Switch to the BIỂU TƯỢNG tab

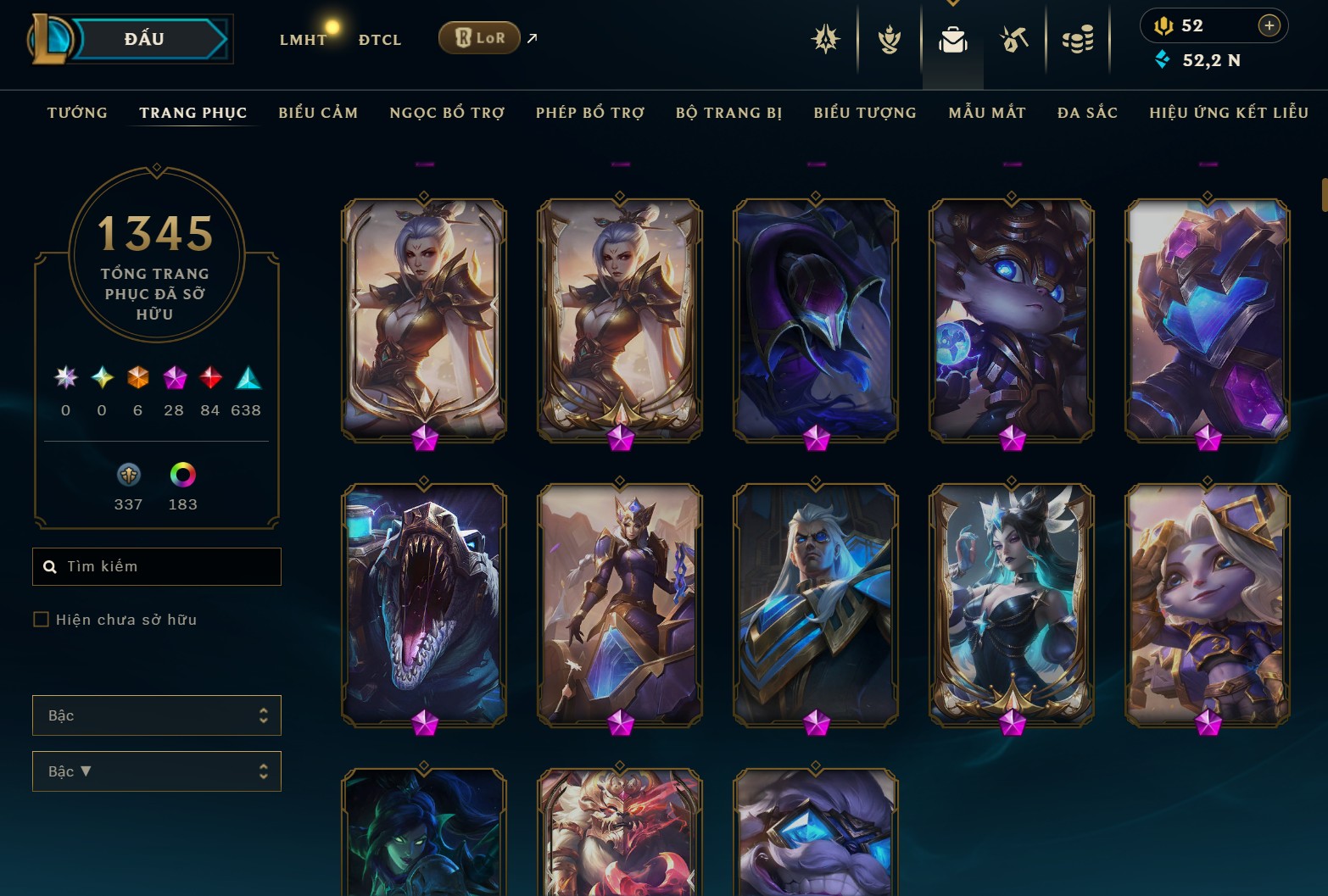click(865, 113)
